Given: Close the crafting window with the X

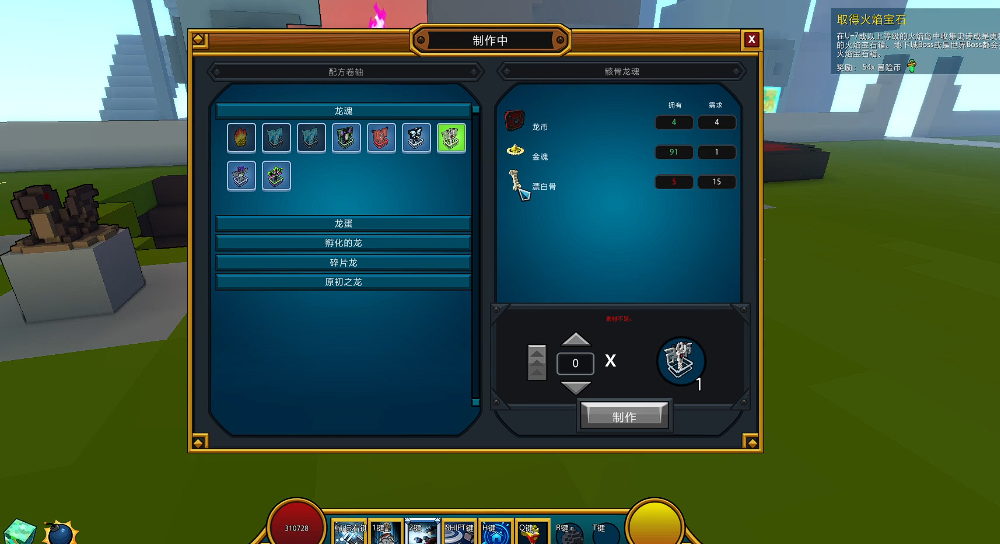Looking at the screenshot, I should click(x=751, y=40).
